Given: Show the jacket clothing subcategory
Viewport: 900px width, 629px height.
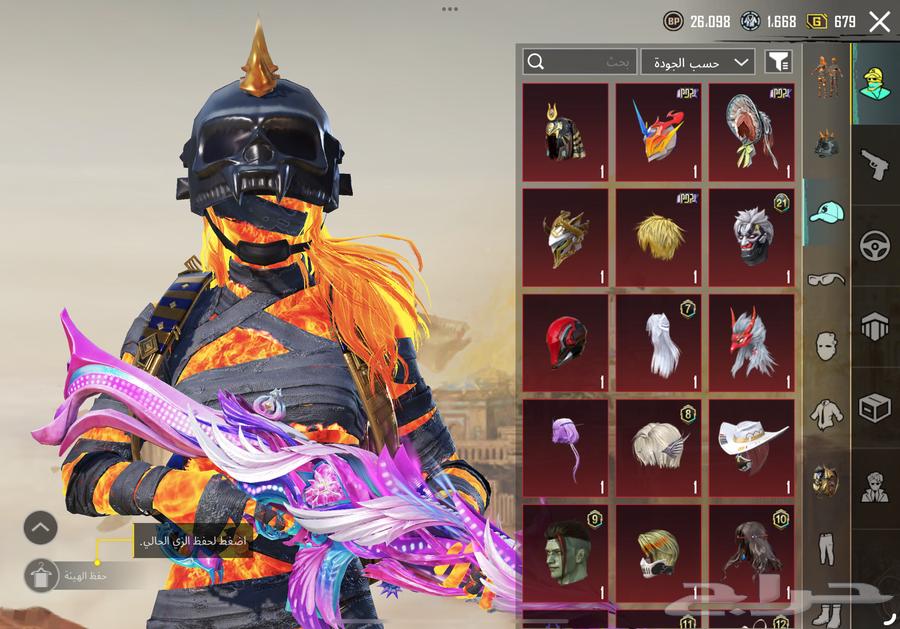Looking at the screenshot, I should pos(826,413).
